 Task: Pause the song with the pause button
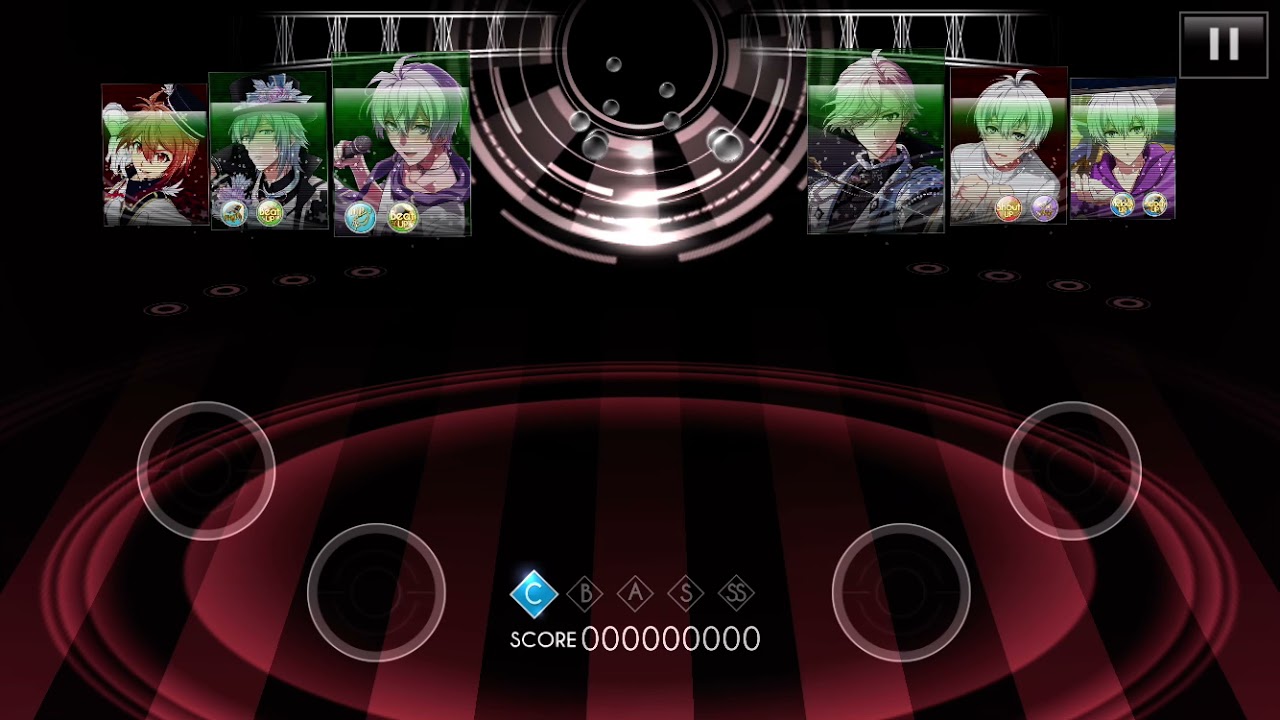[x=1223, y=45]
